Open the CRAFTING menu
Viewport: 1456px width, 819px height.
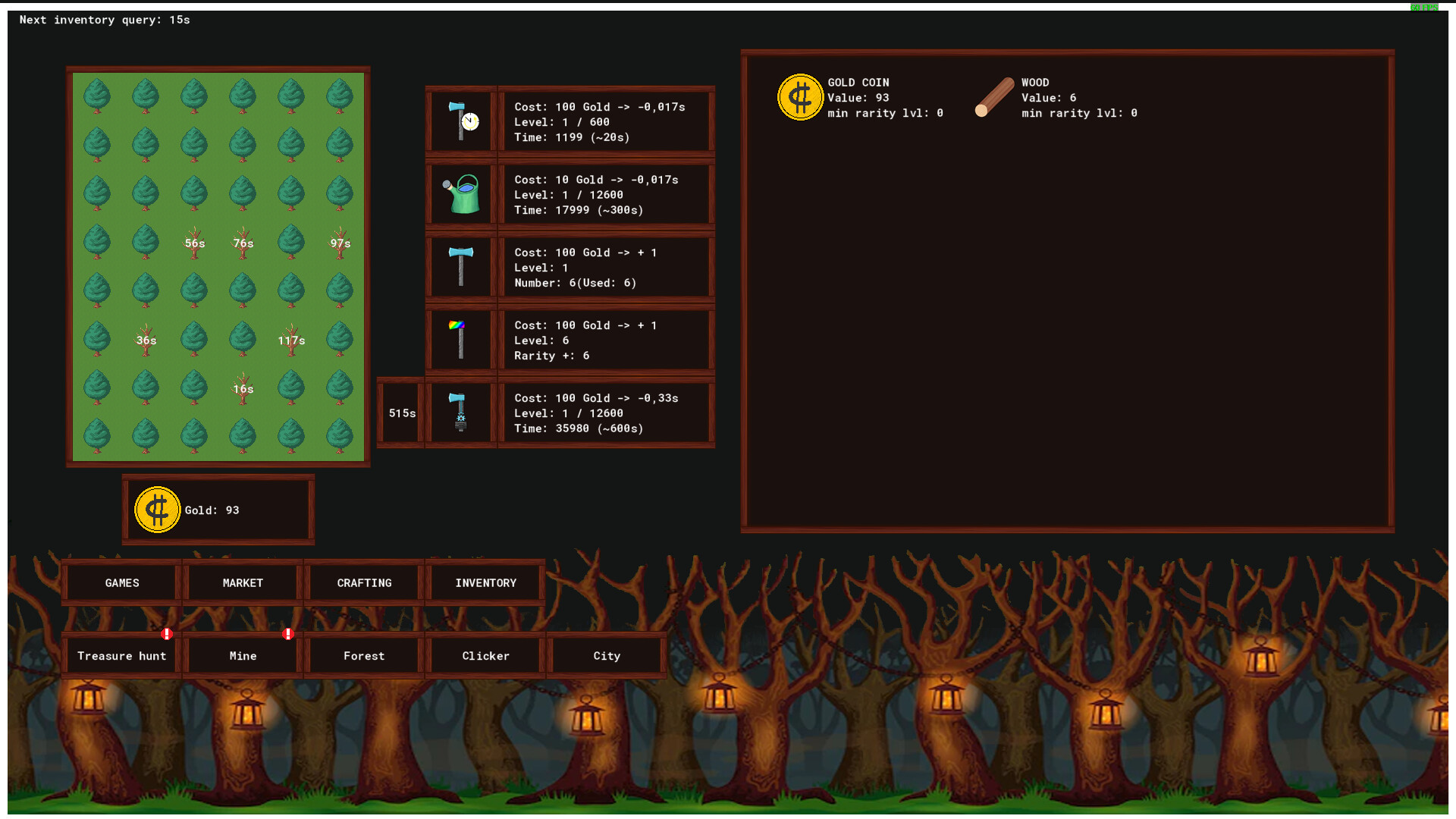363,582
